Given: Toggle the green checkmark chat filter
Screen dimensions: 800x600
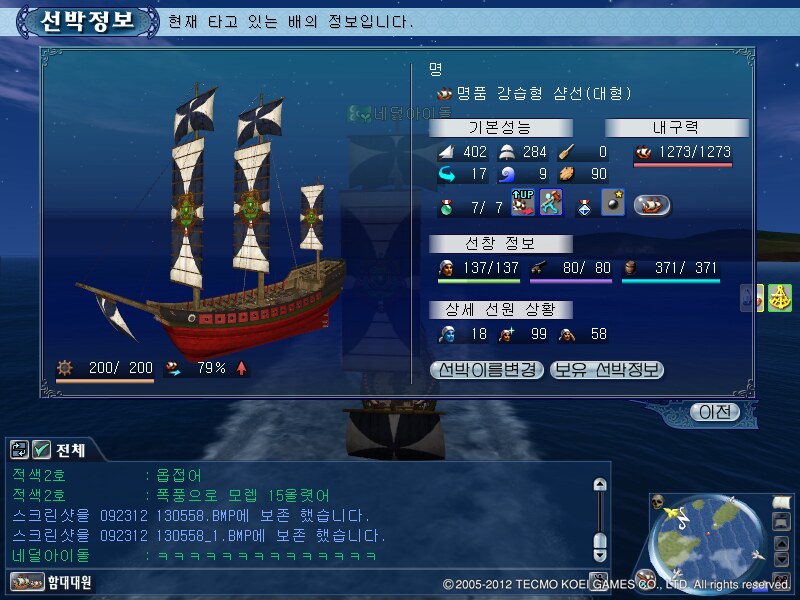Looking at the screenshot, I should point(41,450).
